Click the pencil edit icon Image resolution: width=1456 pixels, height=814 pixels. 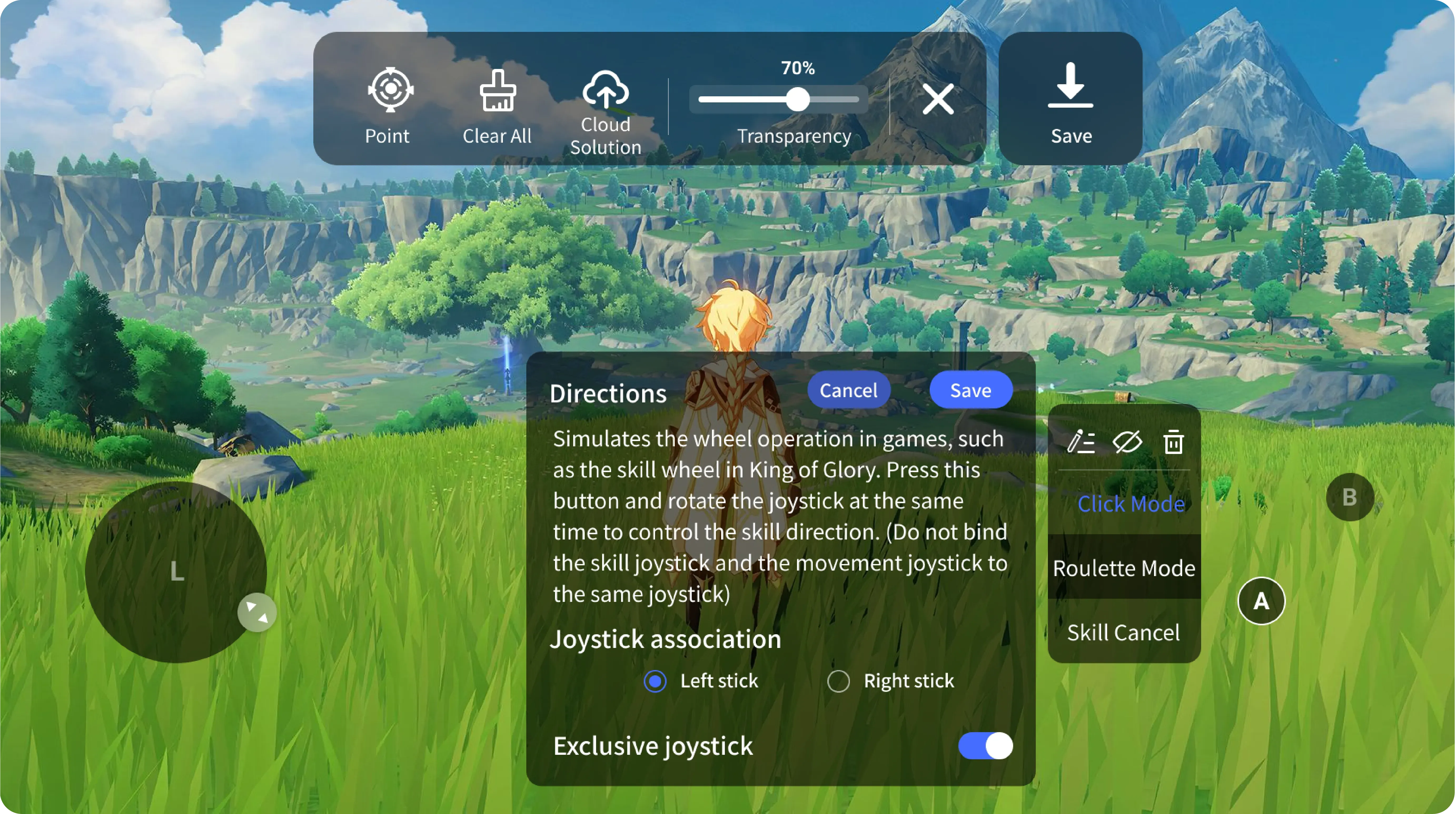tap(1081, 442)
